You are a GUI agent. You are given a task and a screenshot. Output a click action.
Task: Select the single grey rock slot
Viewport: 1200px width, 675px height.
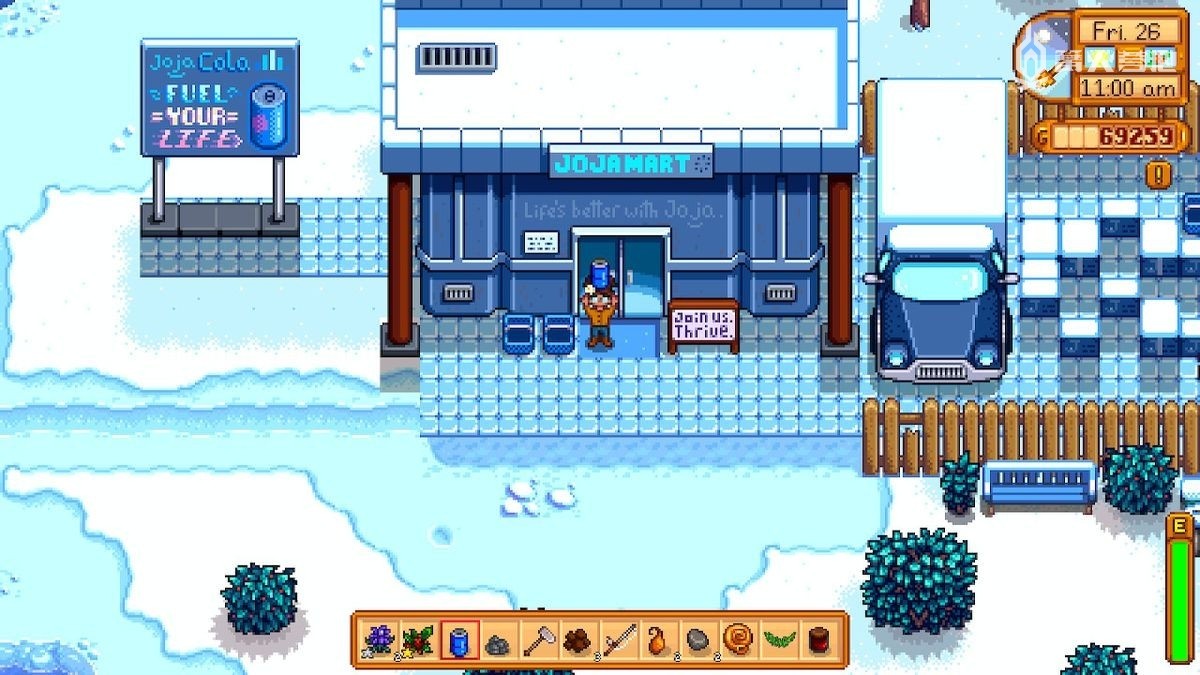pyautogui.click(x=698, y=639)
